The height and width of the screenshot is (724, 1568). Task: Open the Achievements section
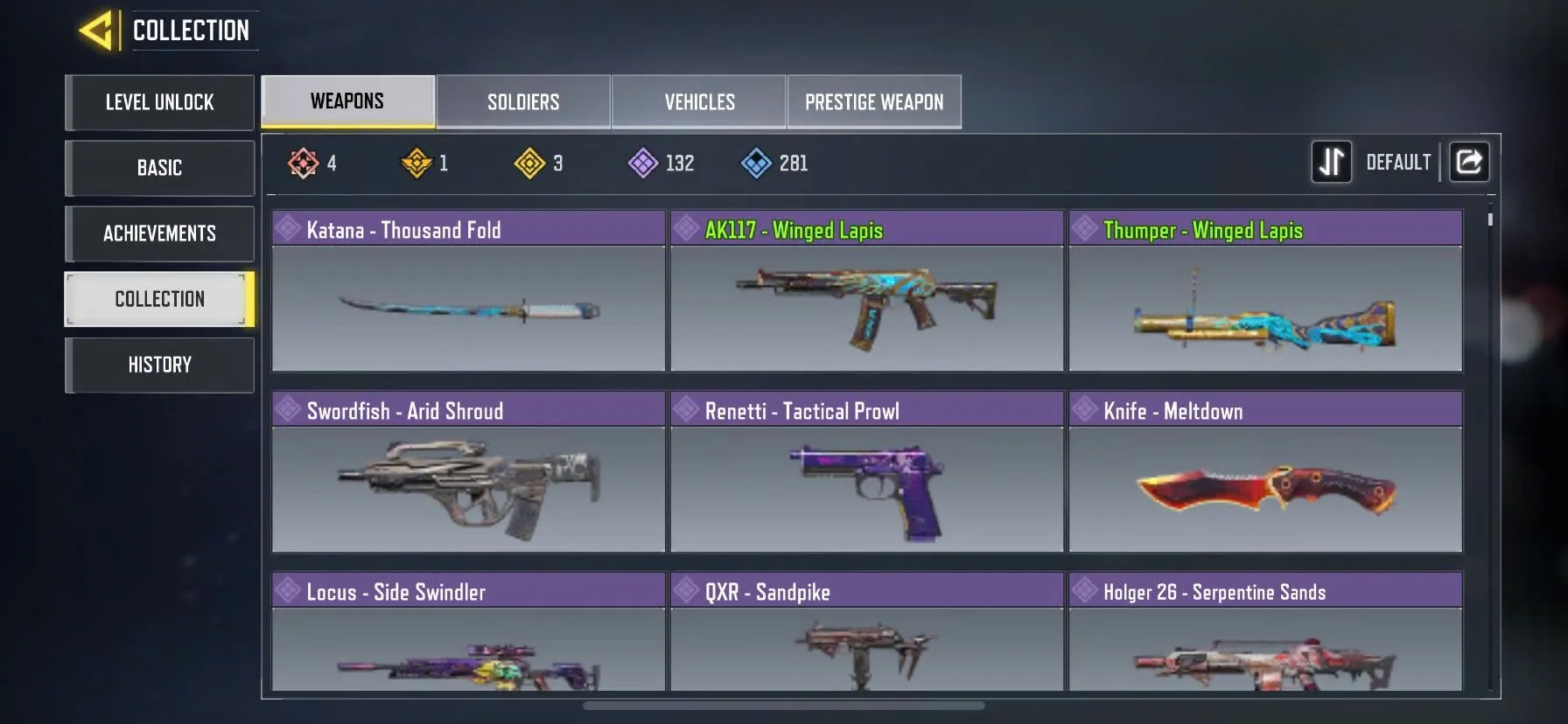(x=159, y=233)
